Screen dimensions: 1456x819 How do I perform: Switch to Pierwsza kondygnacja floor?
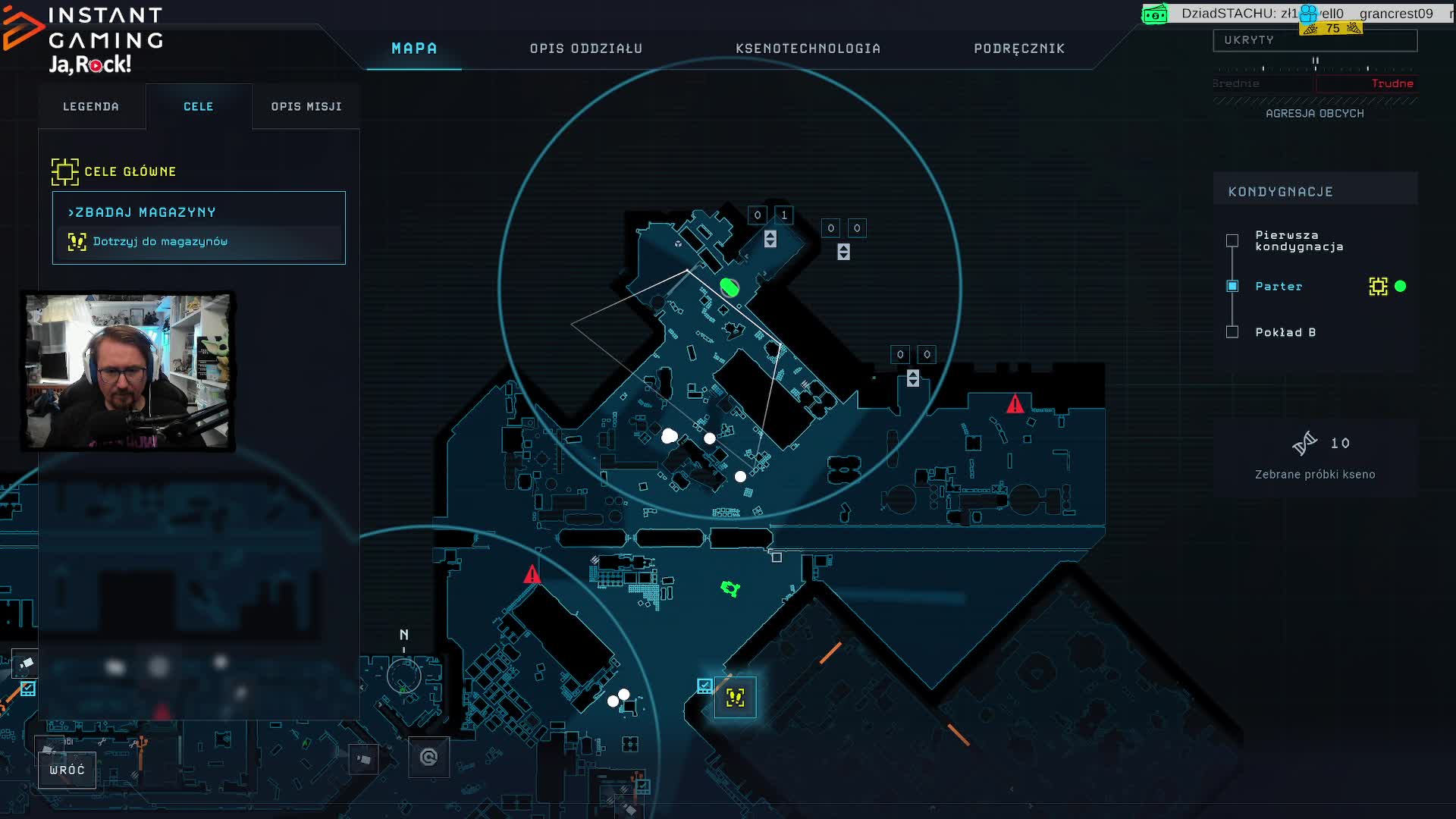[x=1233, y=240]
